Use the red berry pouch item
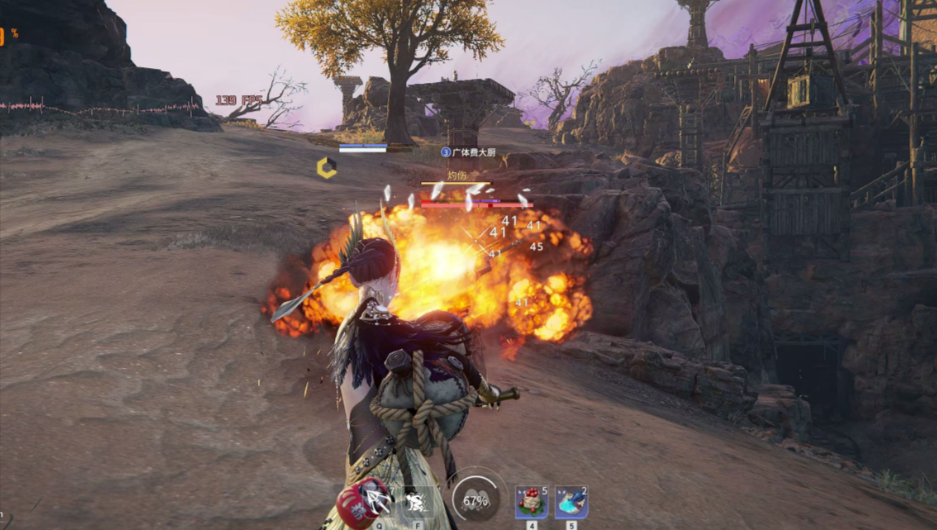Viewport: 937px width, 530px height. tap(530, 502)
